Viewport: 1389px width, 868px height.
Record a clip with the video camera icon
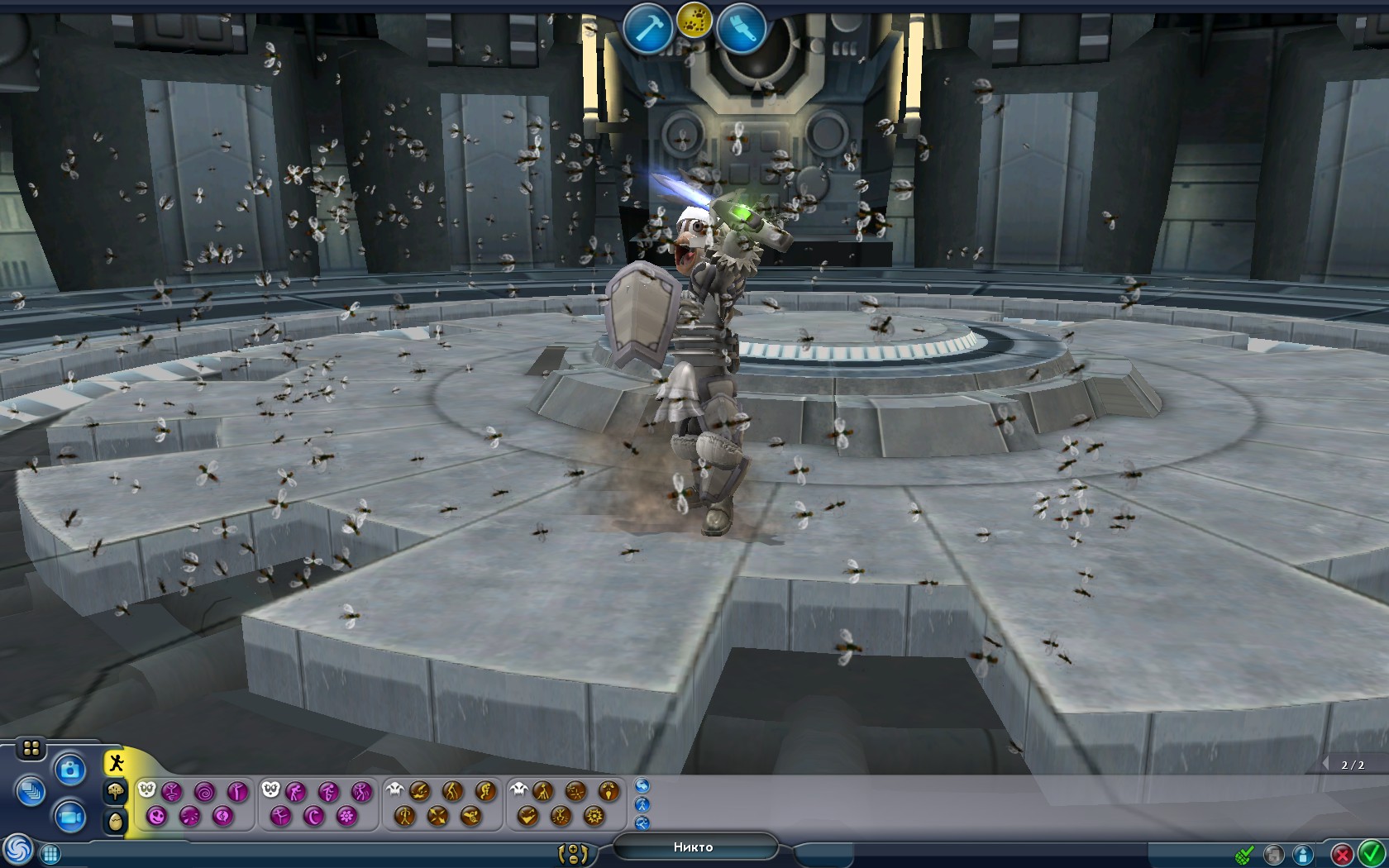coord(70,818)
